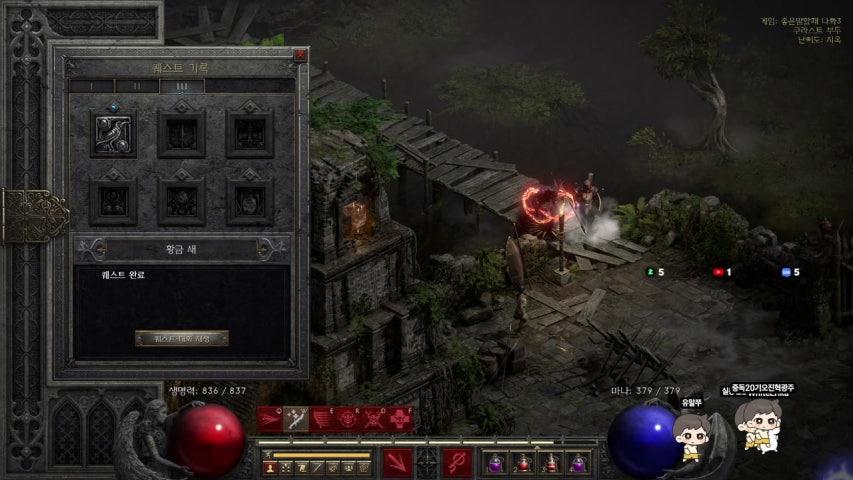Switch to the Act I quest tab

[91, 87]
